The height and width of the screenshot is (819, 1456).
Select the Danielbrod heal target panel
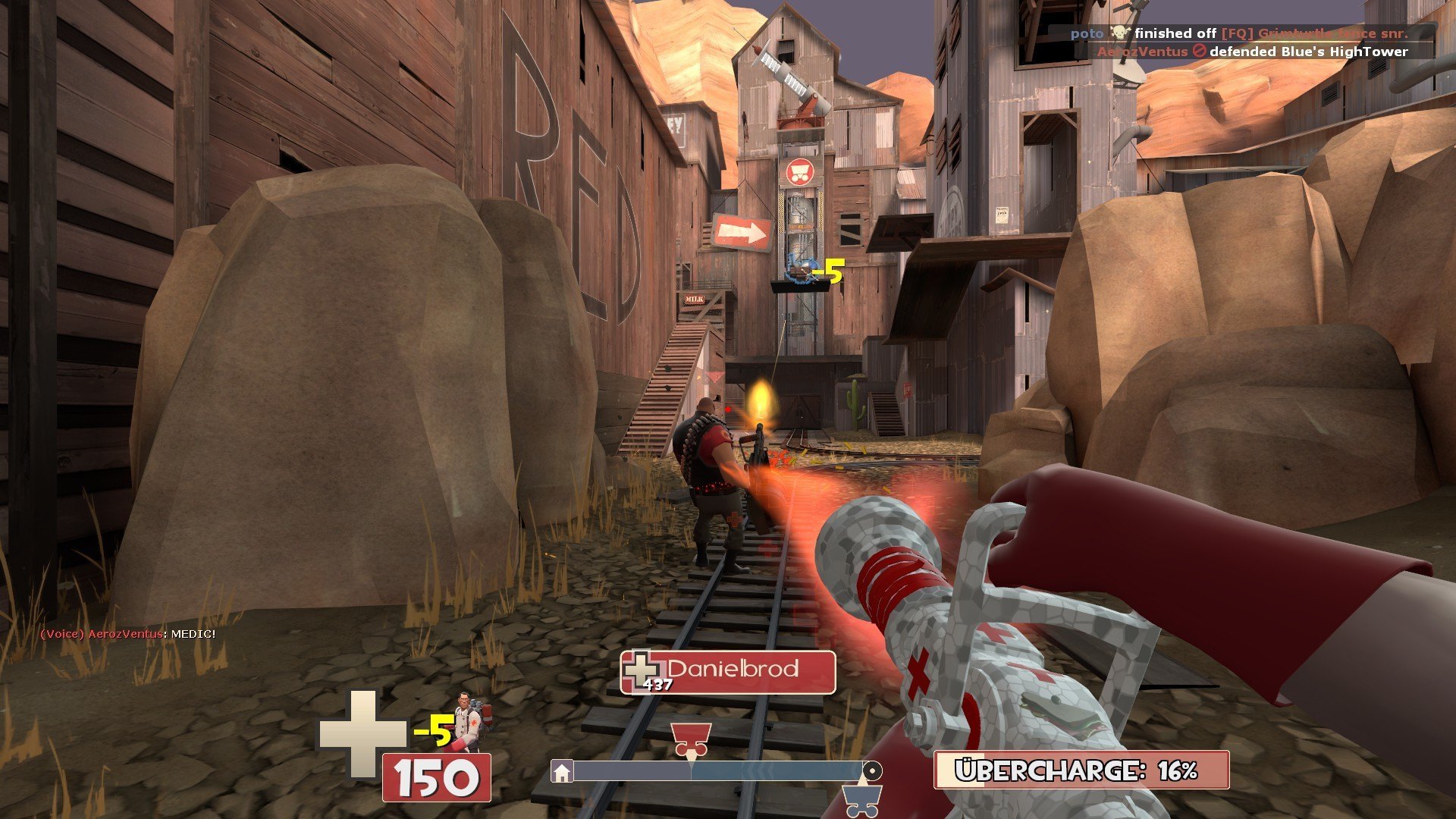click(728, 672)
